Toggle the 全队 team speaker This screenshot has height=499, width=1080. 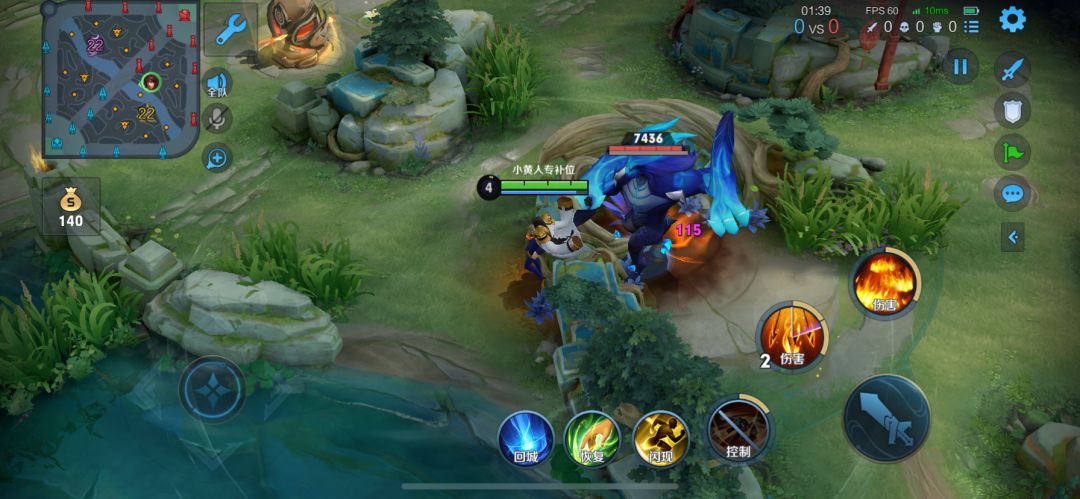coord(217,84)
